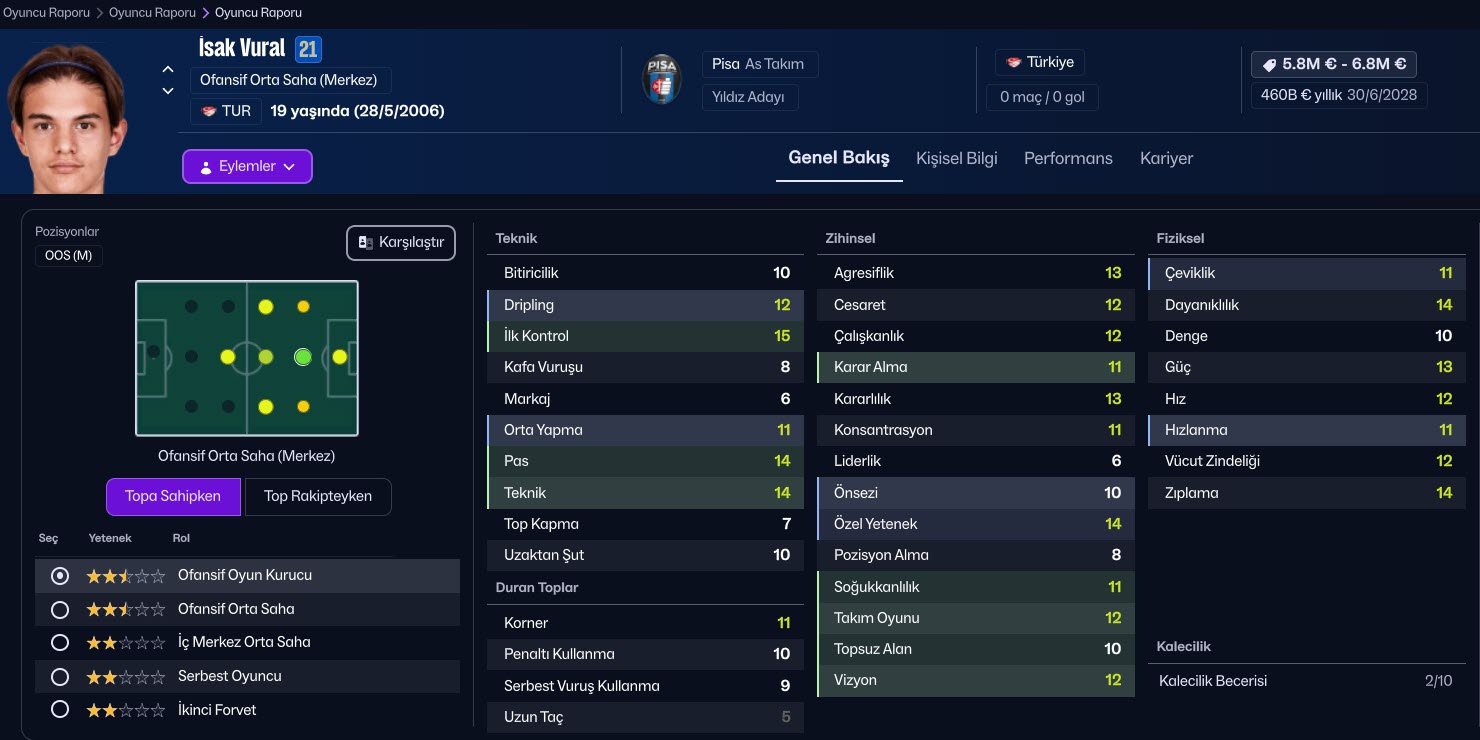Open the Eylemler actions dropdown
This screenshot has height=740, width=1480.
(x=247, y=167)
